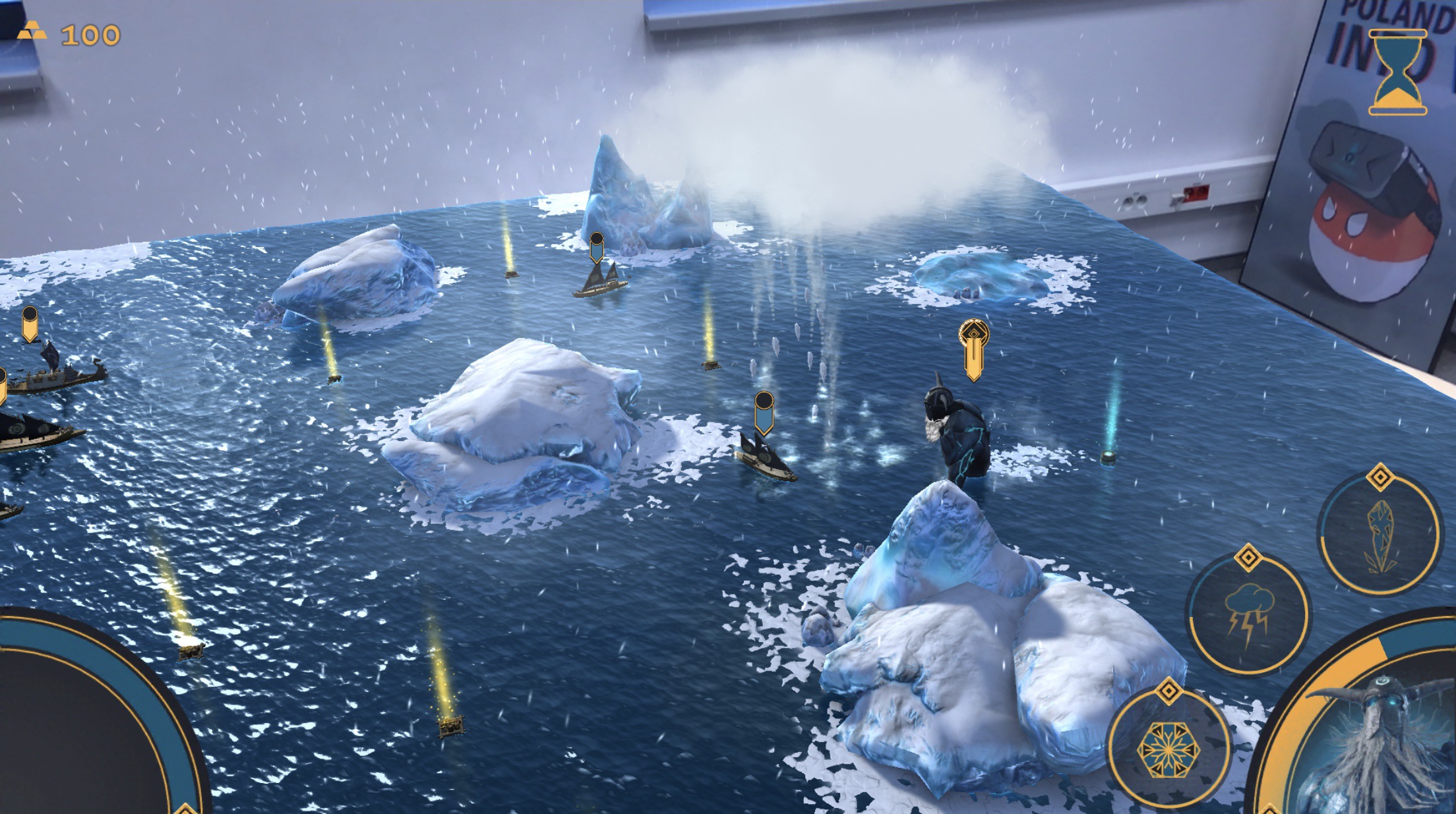Tap the hourglass end-turn icon
Screen dimensions: 1456x814
1397,73
